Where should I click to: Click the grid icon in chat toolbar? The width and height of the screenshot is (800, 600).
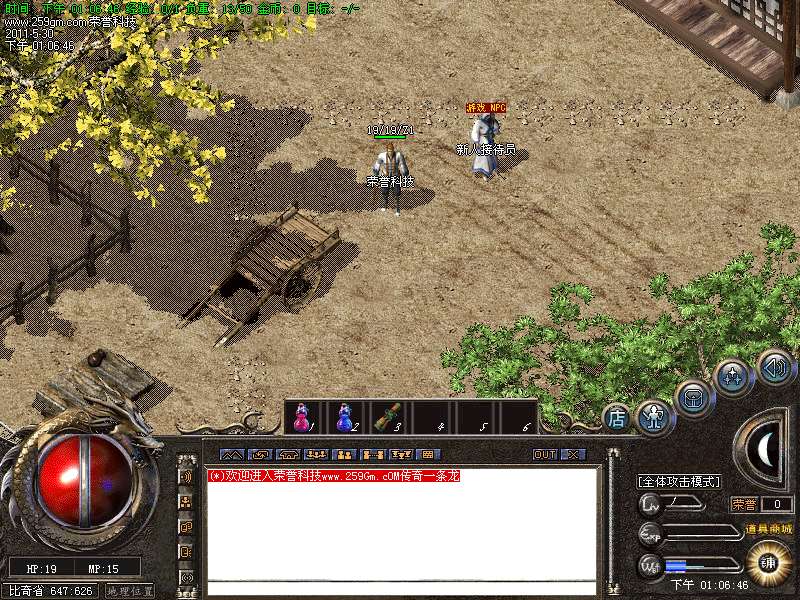(x=430, y=454)
